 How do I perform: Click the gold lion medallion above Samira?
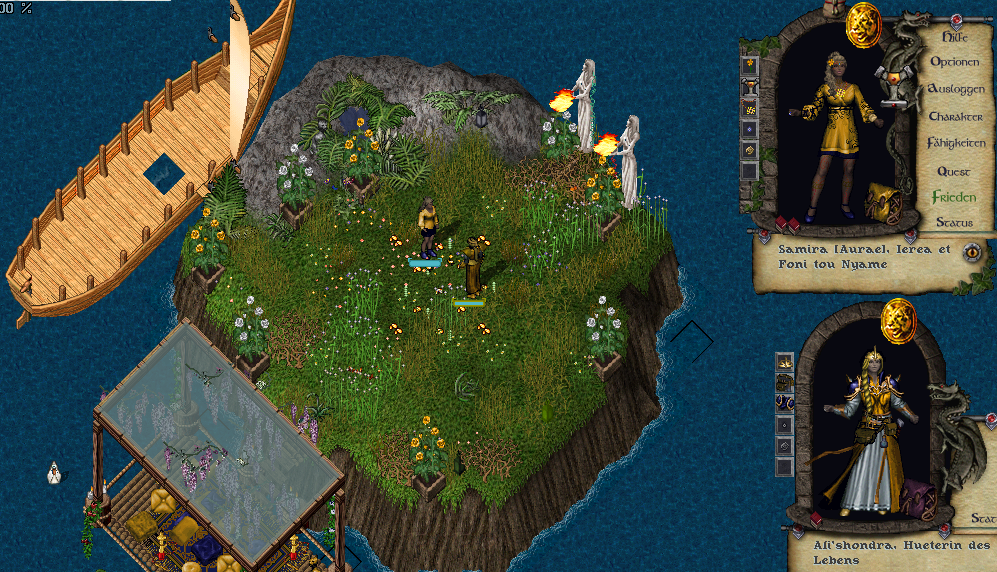tap(863, 24)
